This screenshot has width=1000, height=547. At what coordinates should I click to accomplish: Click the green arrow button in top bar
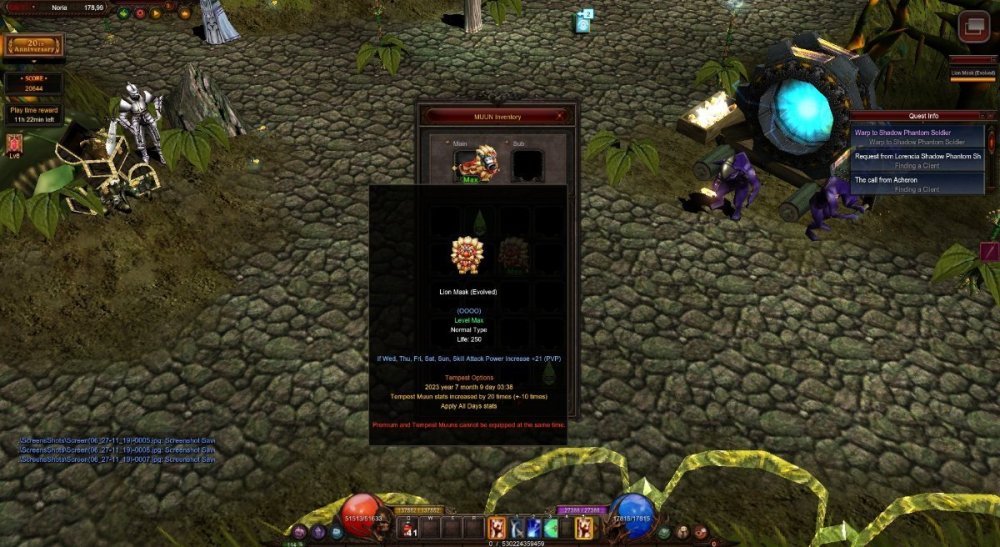pos(123,13)
